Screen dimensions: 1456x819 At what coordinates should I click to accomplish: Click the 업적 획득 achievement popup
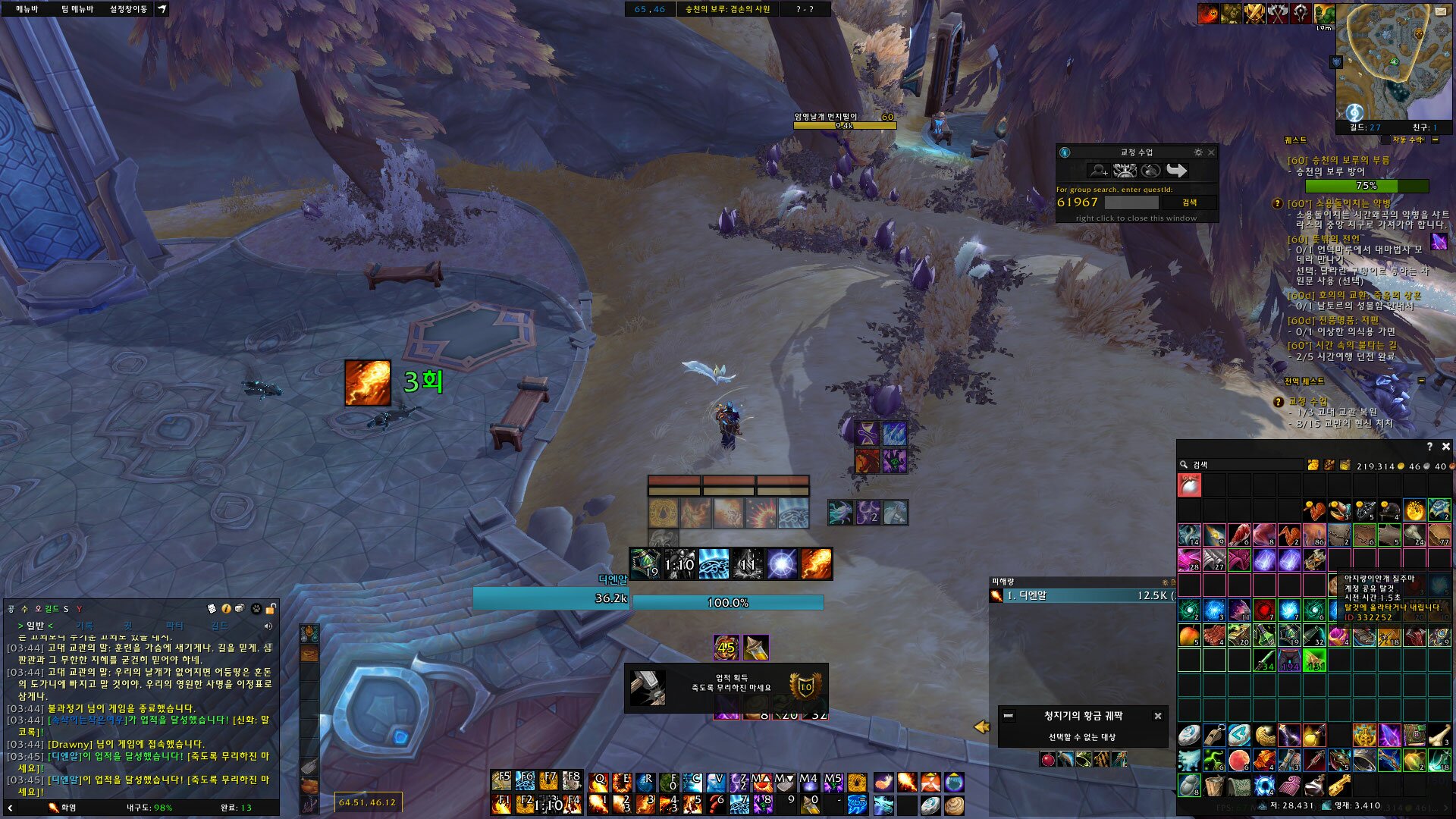click(x=726, y=688)
